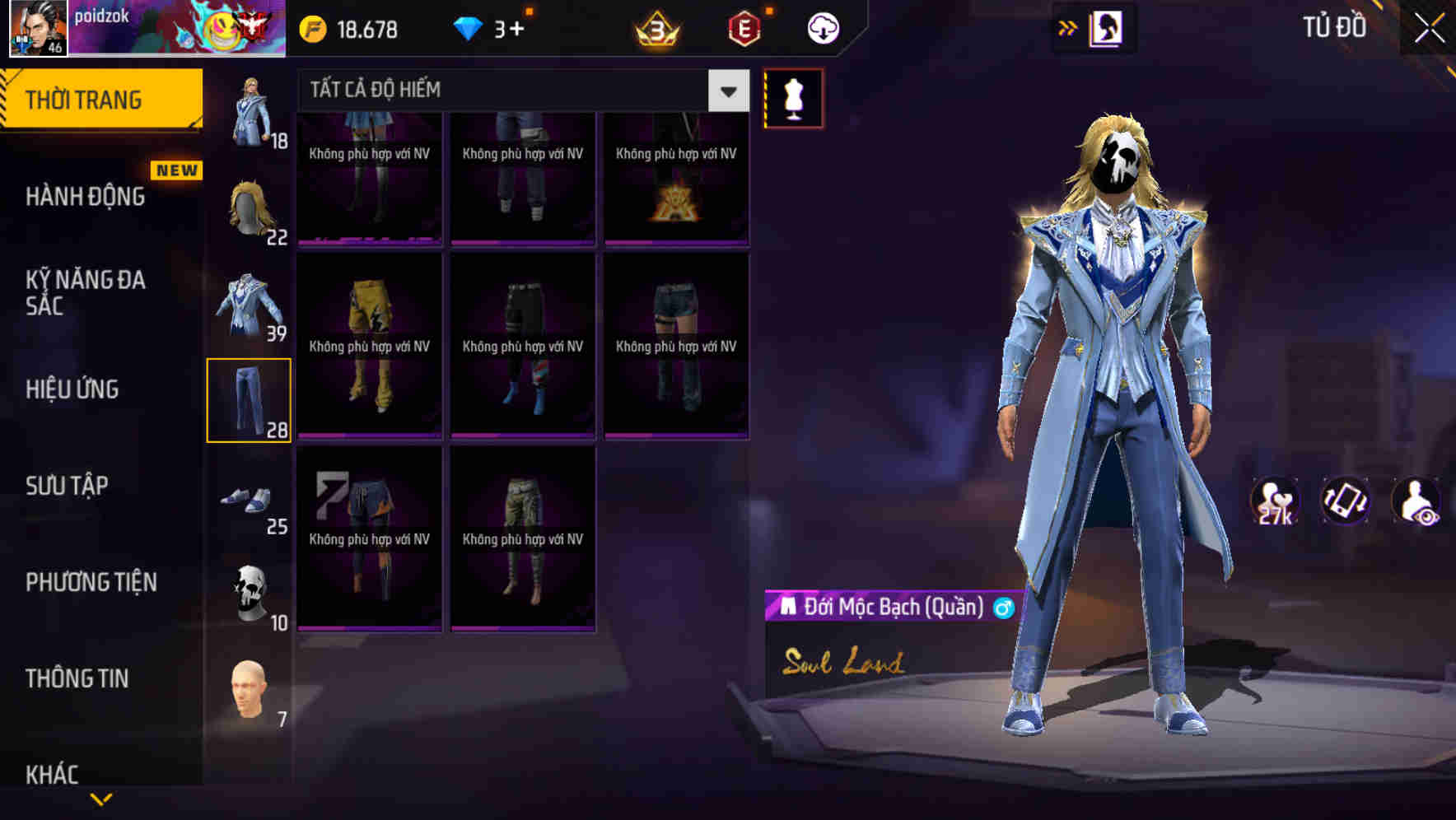Expand the bottom arrow under KHÁC
Viewport: 1456px width, 820px height.
[101, 798]
